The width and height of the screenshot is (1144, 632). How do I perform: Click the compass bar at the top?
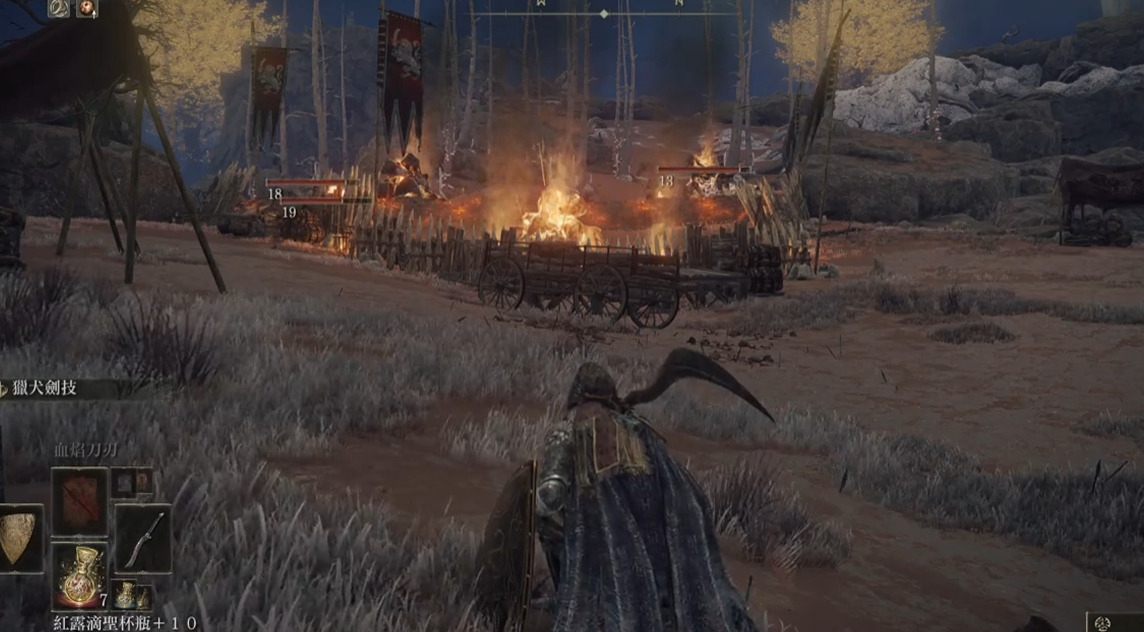[604, 13]
